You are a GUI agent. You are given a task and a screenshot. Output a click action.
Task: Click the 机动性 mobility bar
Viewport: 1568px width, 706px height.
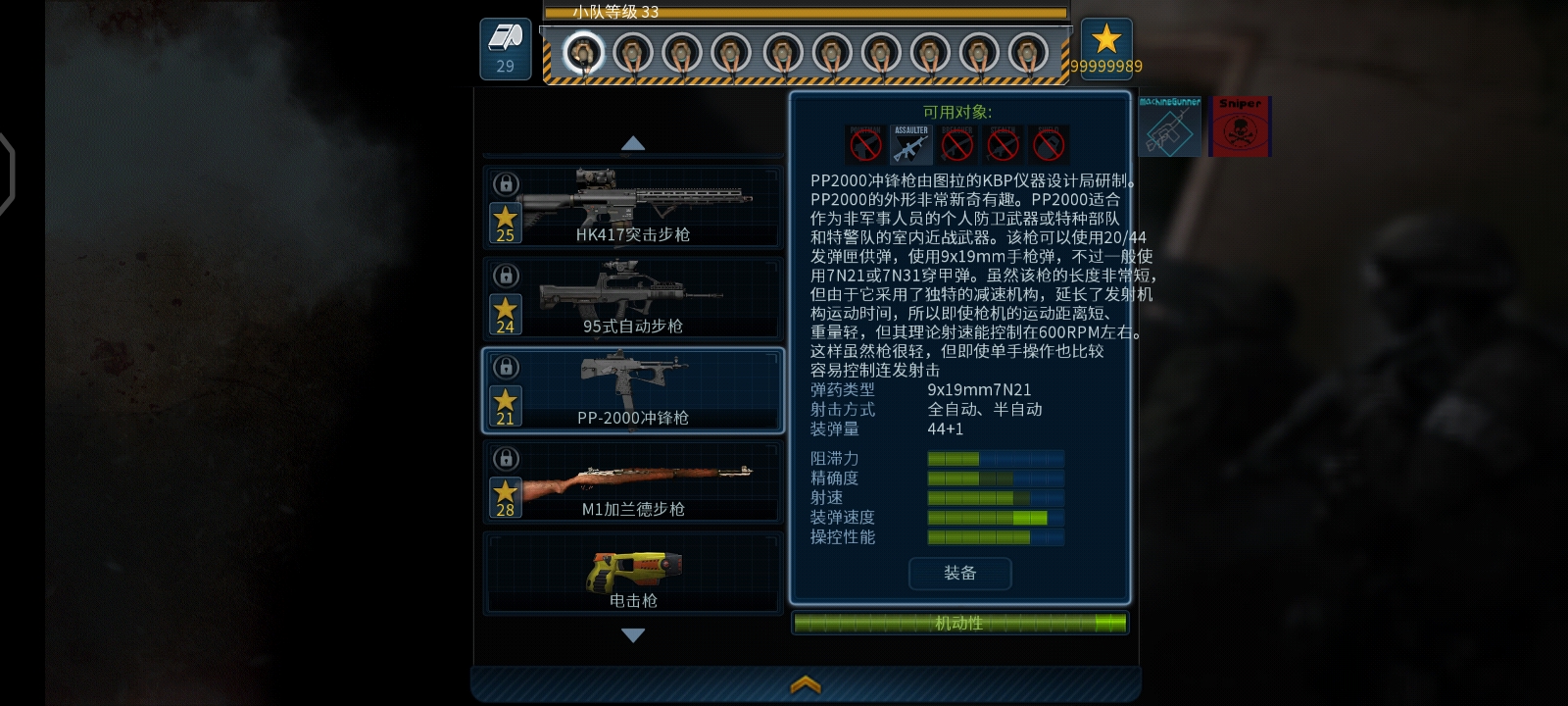click(960, 623)
